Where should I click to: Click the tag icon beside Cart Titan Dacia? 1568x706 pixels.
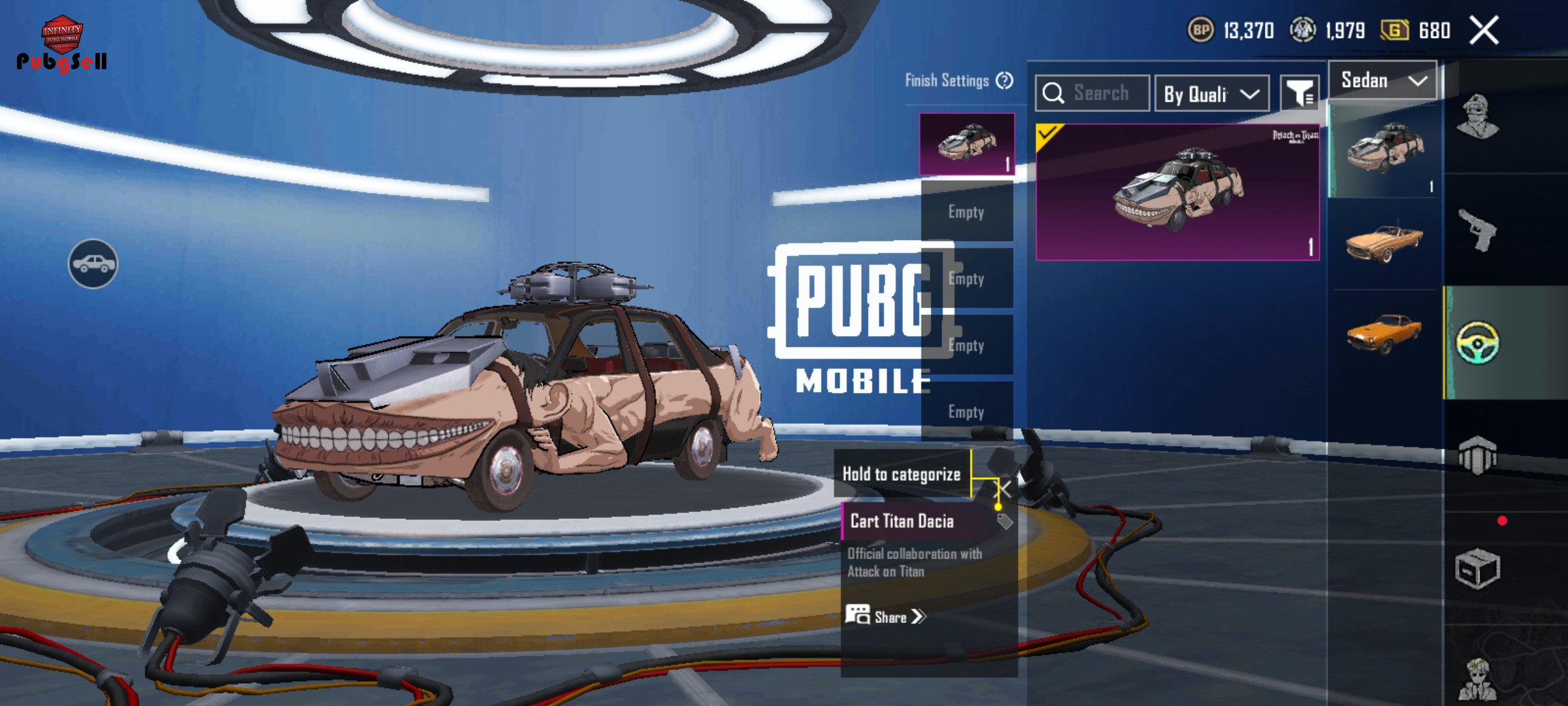[x=1005, y=521]
